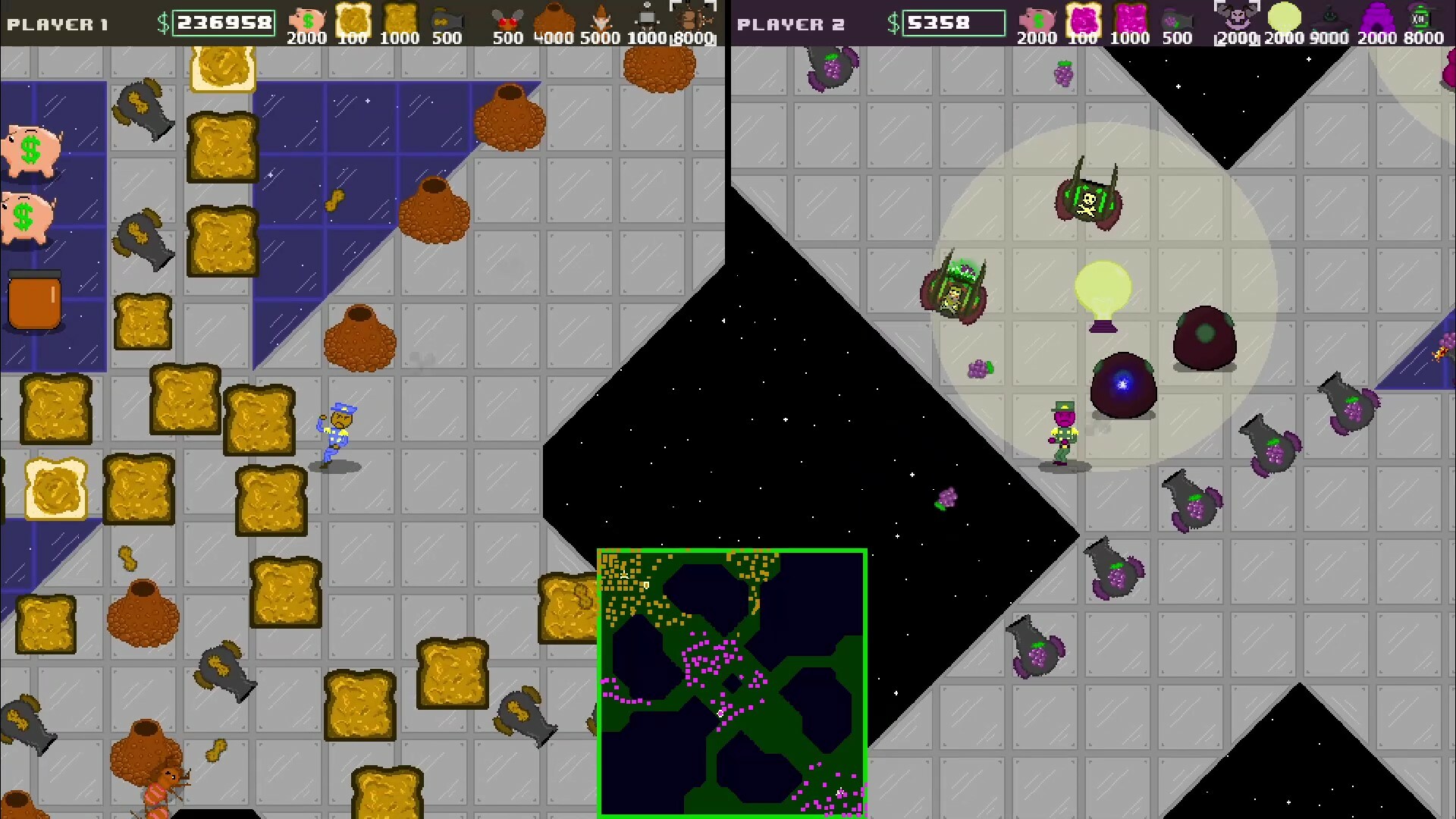Pick the purple hive costing 2000
Image resolution: width=1456 pixels, height=819 pixels.
tap(1378, 17)
